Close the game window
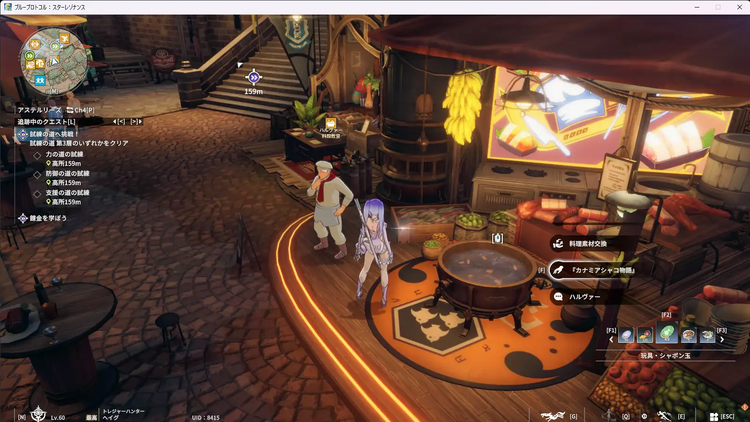This screenshot has height=422, width=750. [739, 6]
